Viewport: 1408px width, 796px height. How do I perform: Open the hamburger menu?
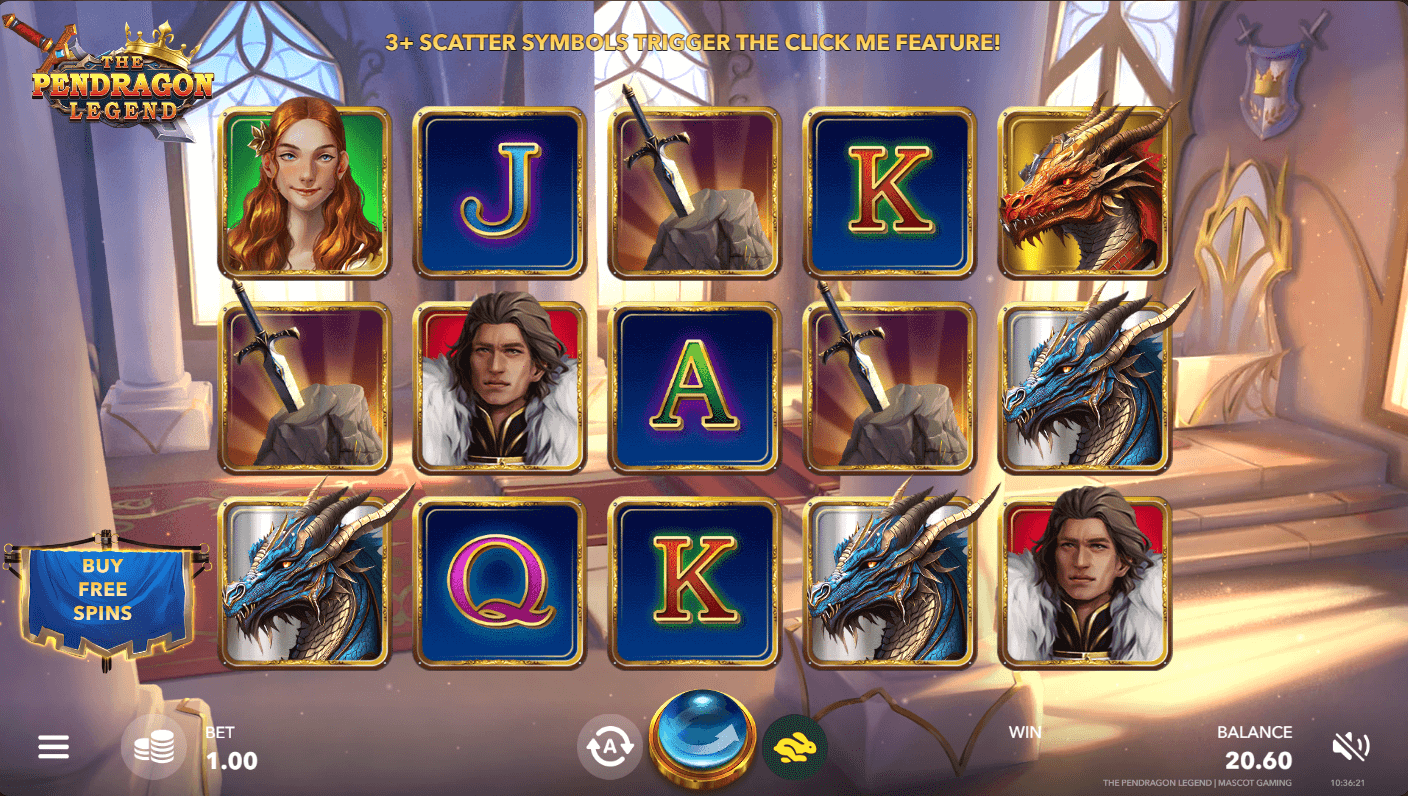[53, 746]
